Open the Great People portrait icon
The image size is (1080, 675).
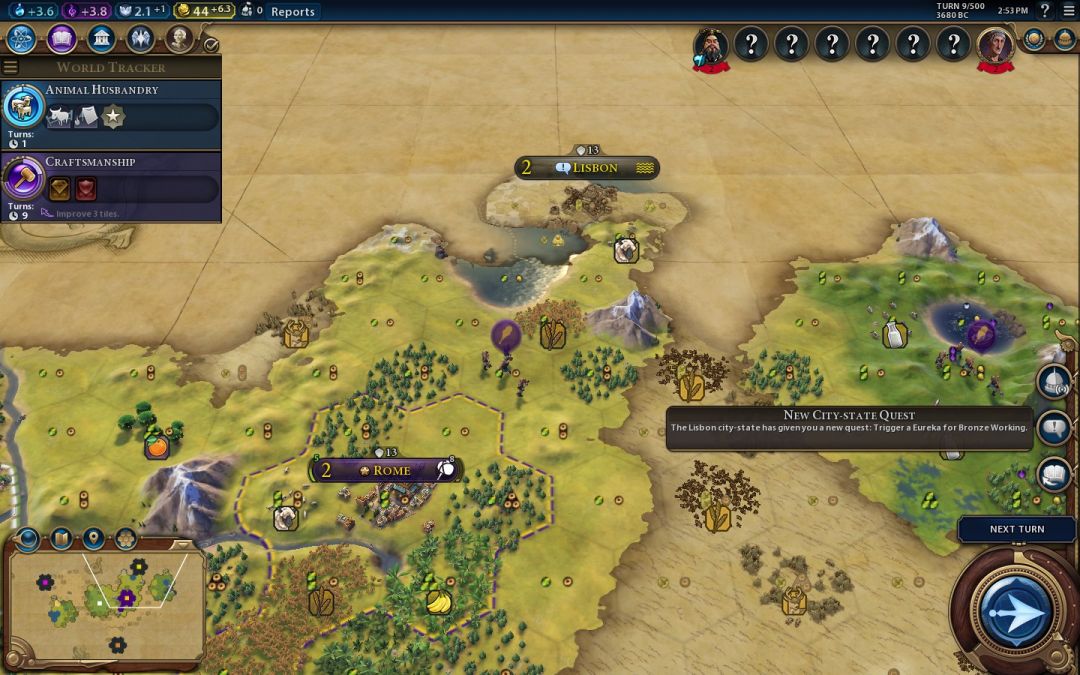179,39
